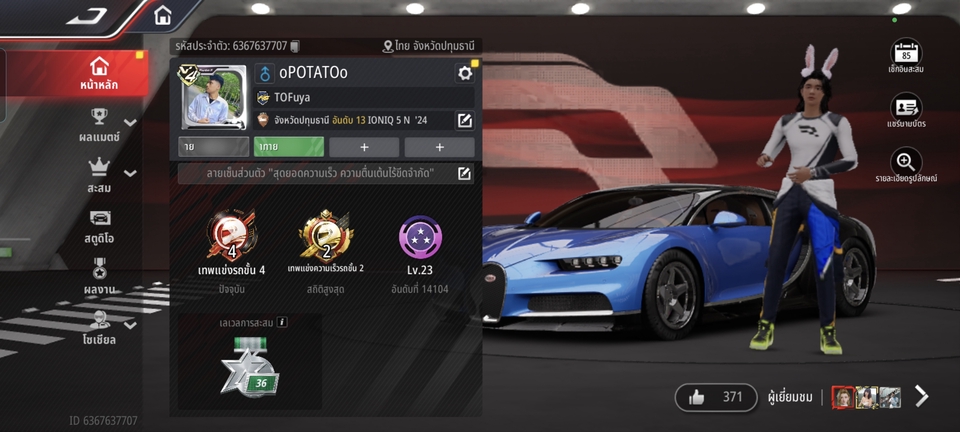Open the home icon in top bar
Screen dimensions: 960x432
(163, 16)
